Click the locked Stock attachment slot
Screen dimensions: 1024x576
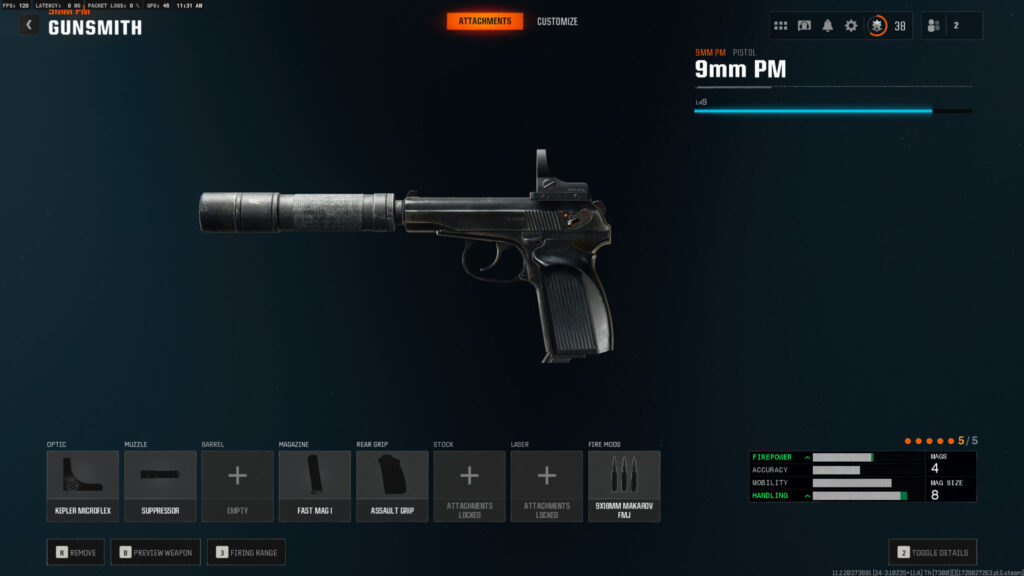[x=469, y=485]
